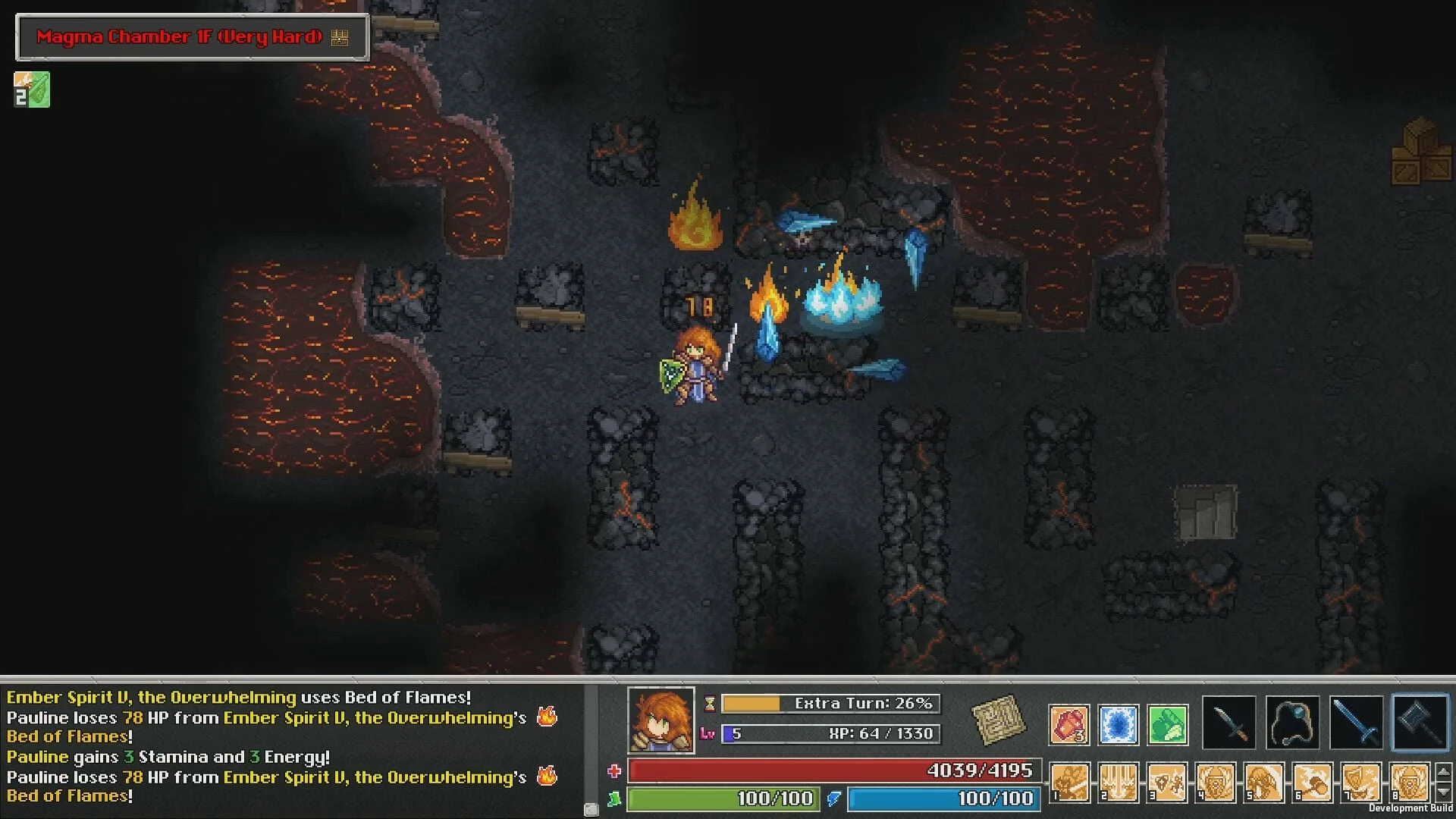
Task: Select the sling weapon slot
Action: click(x=1292, y=722)
